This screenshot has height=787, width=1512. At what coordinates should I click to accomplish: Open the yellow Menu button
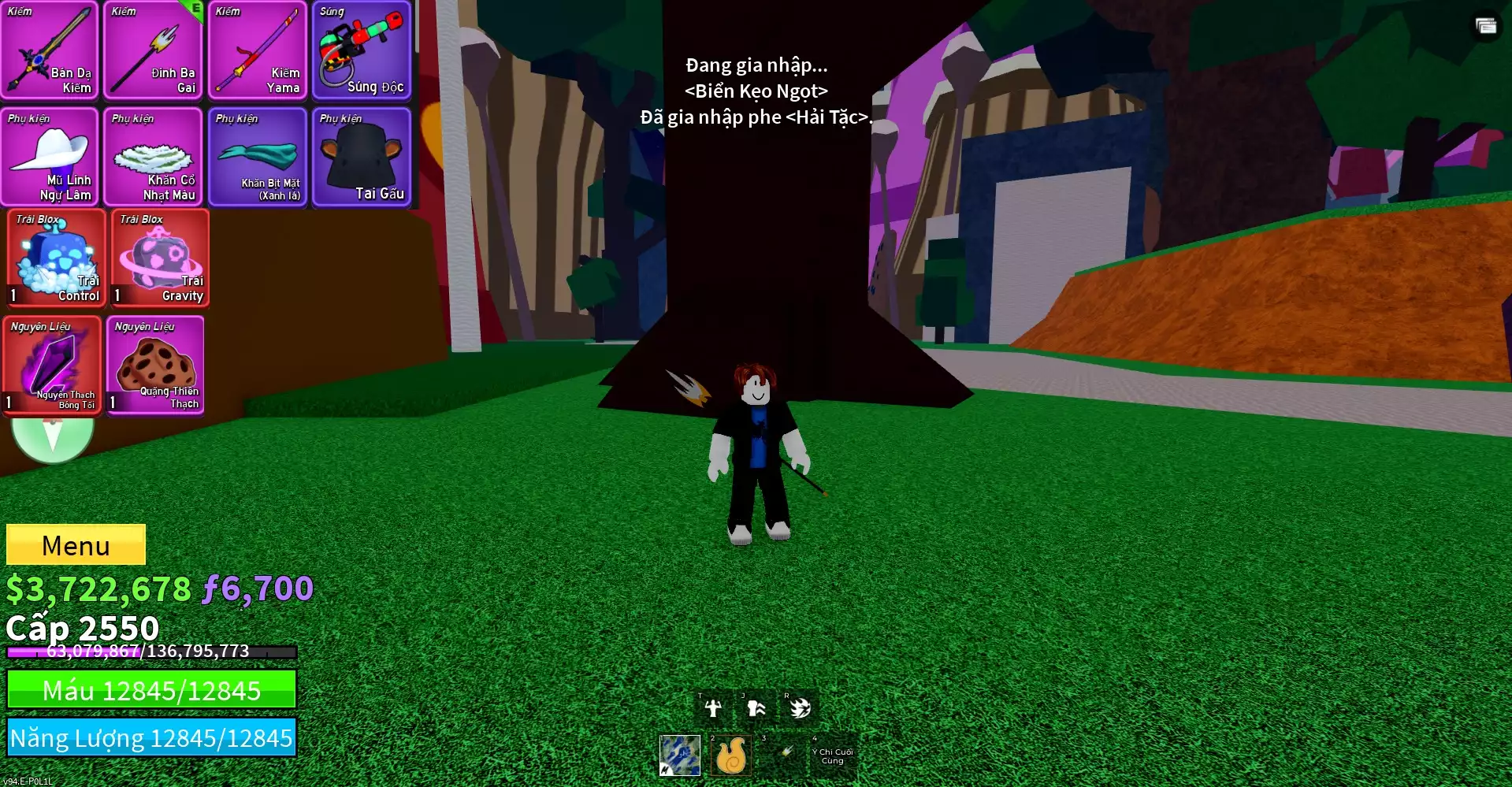pyautogui.click(x=76, y=544)
